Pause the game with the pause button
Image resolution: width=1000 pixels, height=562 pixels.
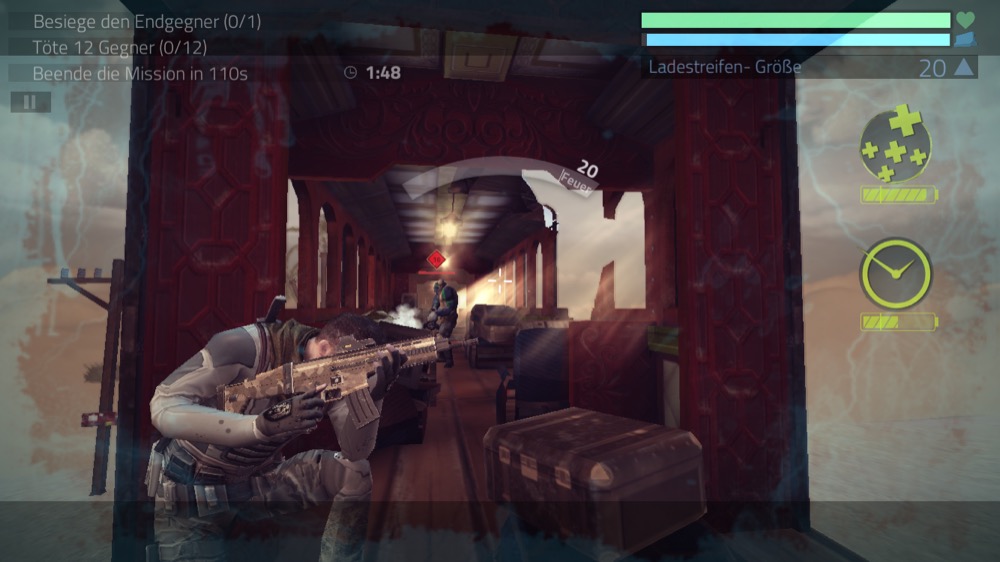coord(30,102)
